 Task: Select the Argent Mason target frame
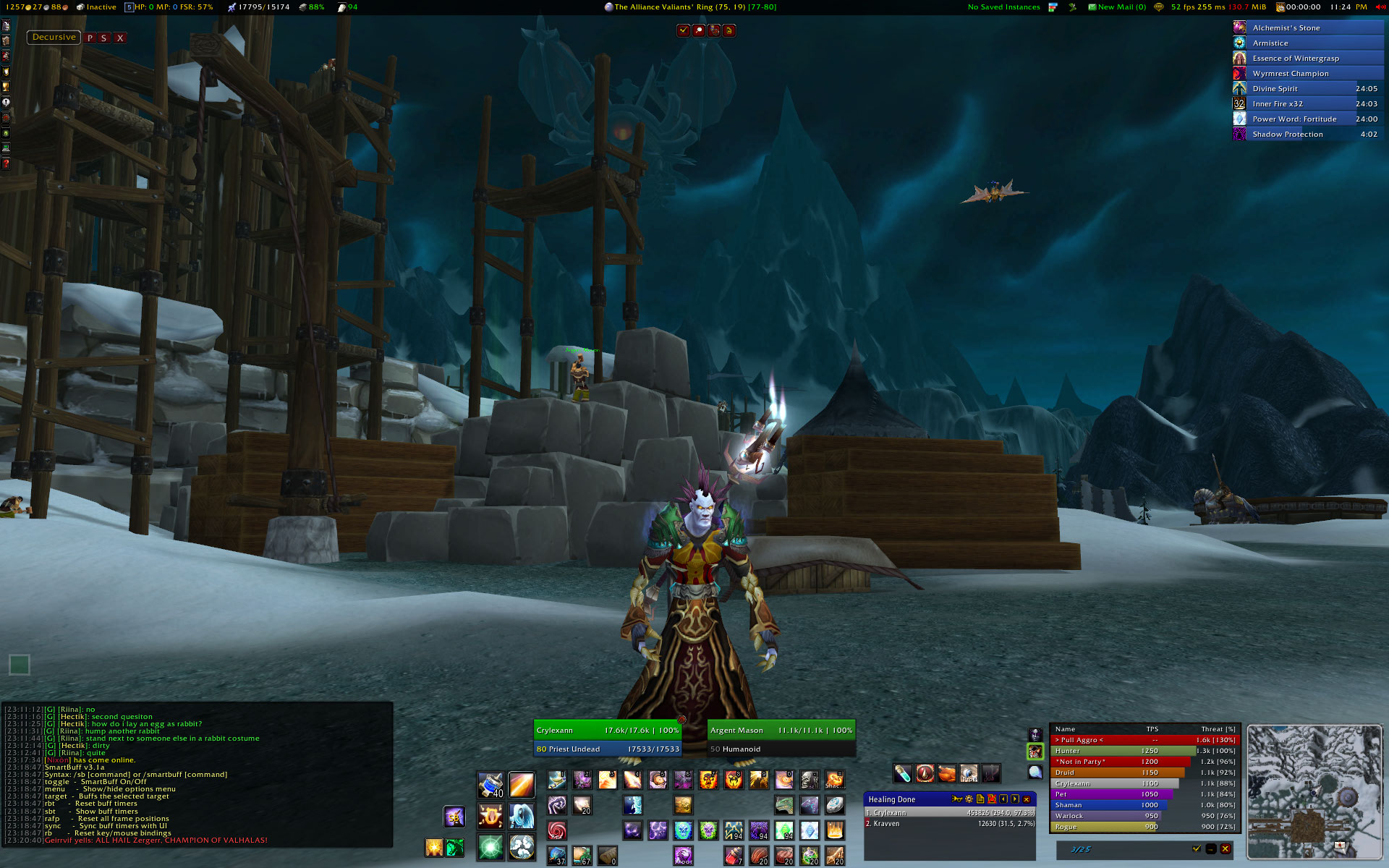coord(781,731)
